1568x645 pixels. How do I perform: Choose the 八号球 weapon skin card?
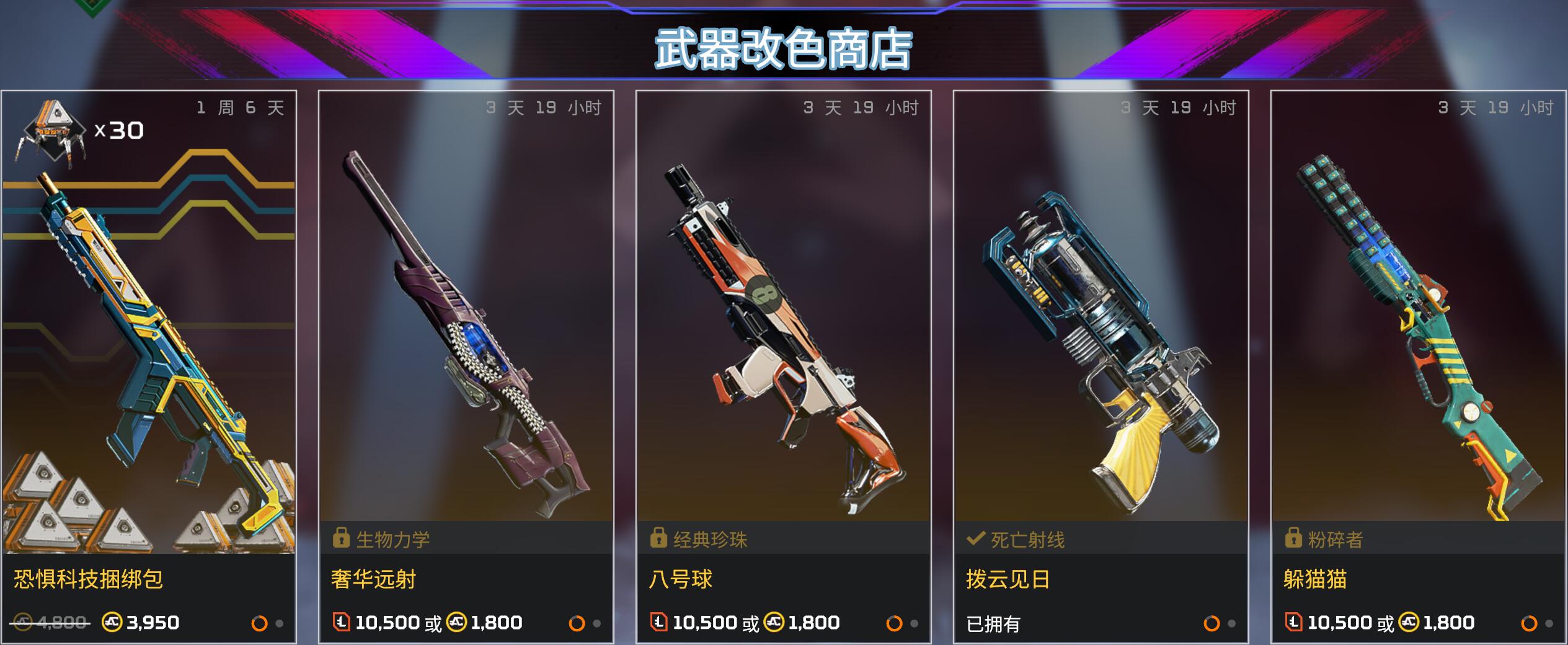[x=784, y=366]
